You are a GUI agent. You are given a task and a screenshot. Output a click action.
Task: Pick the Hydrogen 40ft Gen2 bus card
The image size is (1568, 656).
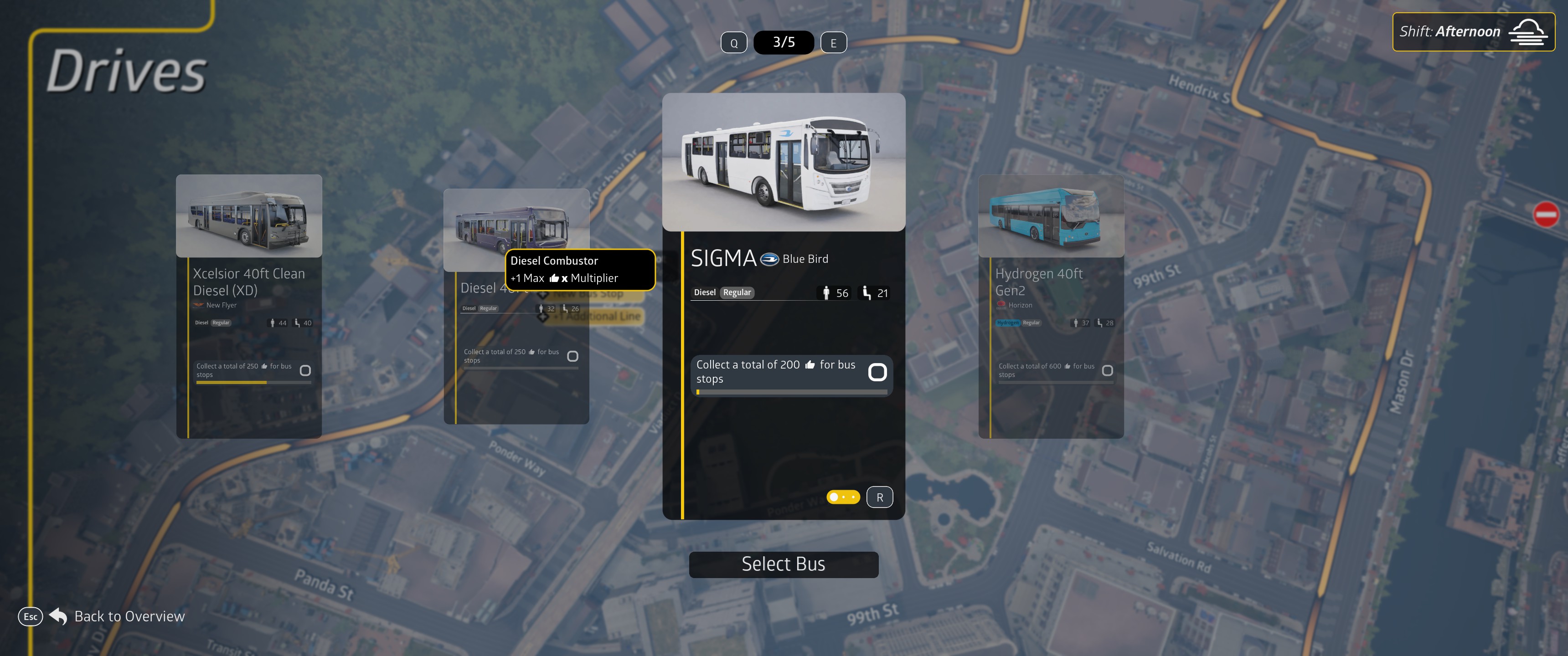click(x=1050, y=306)
